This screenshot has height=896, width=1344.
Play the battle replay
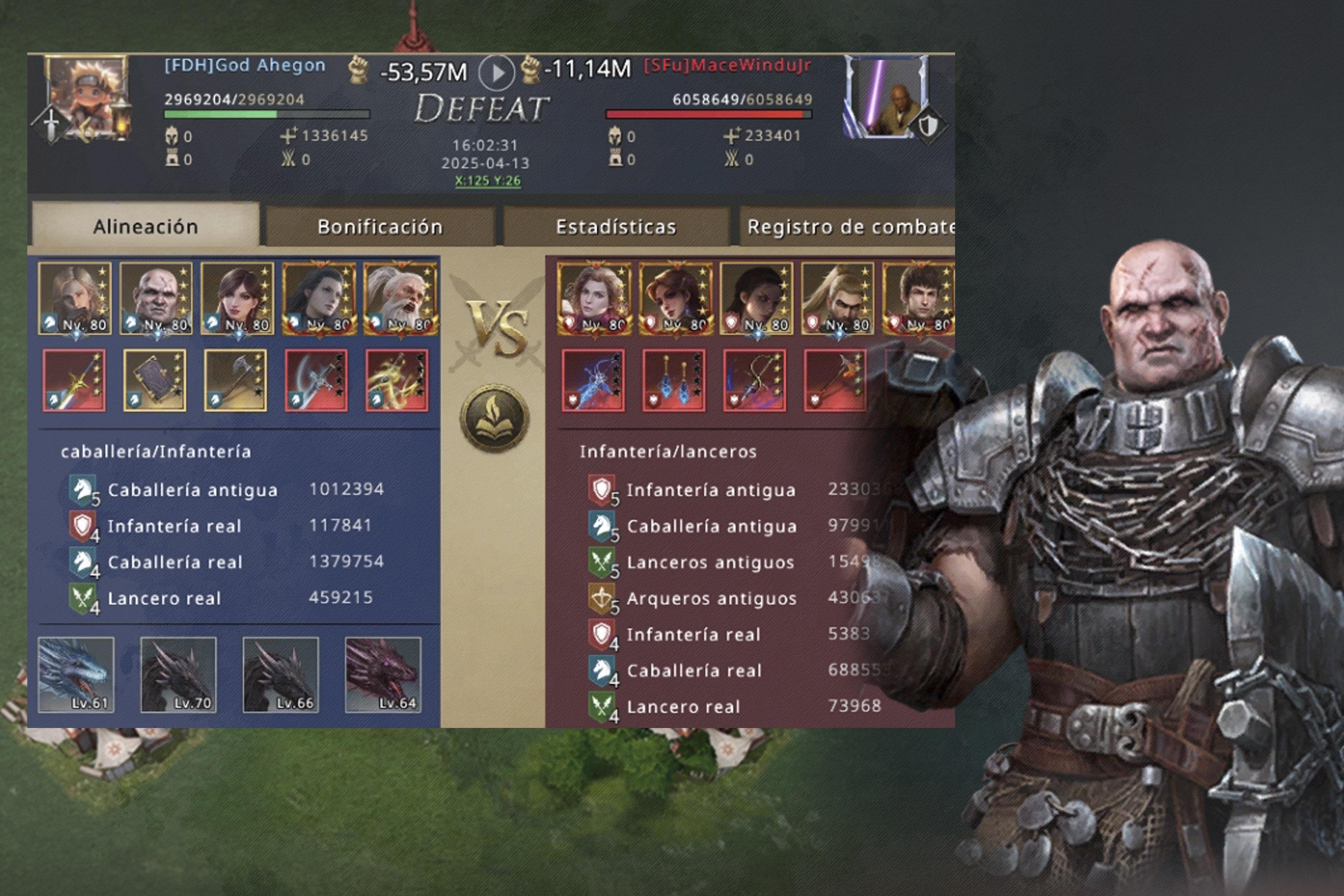coord(496,73)
